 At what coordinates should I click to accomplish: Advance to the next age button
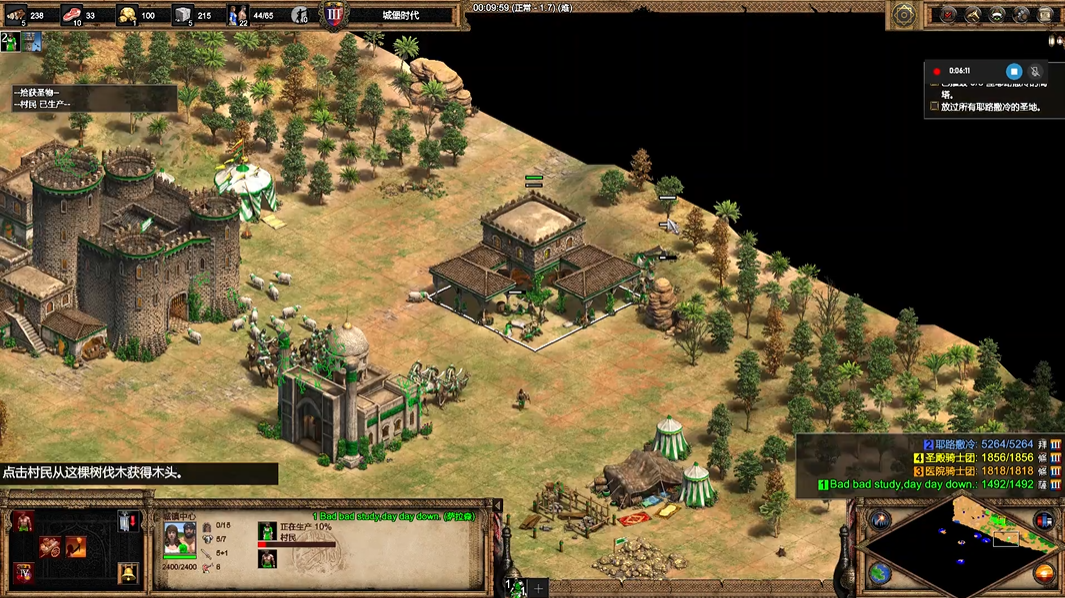click(23, 573)
